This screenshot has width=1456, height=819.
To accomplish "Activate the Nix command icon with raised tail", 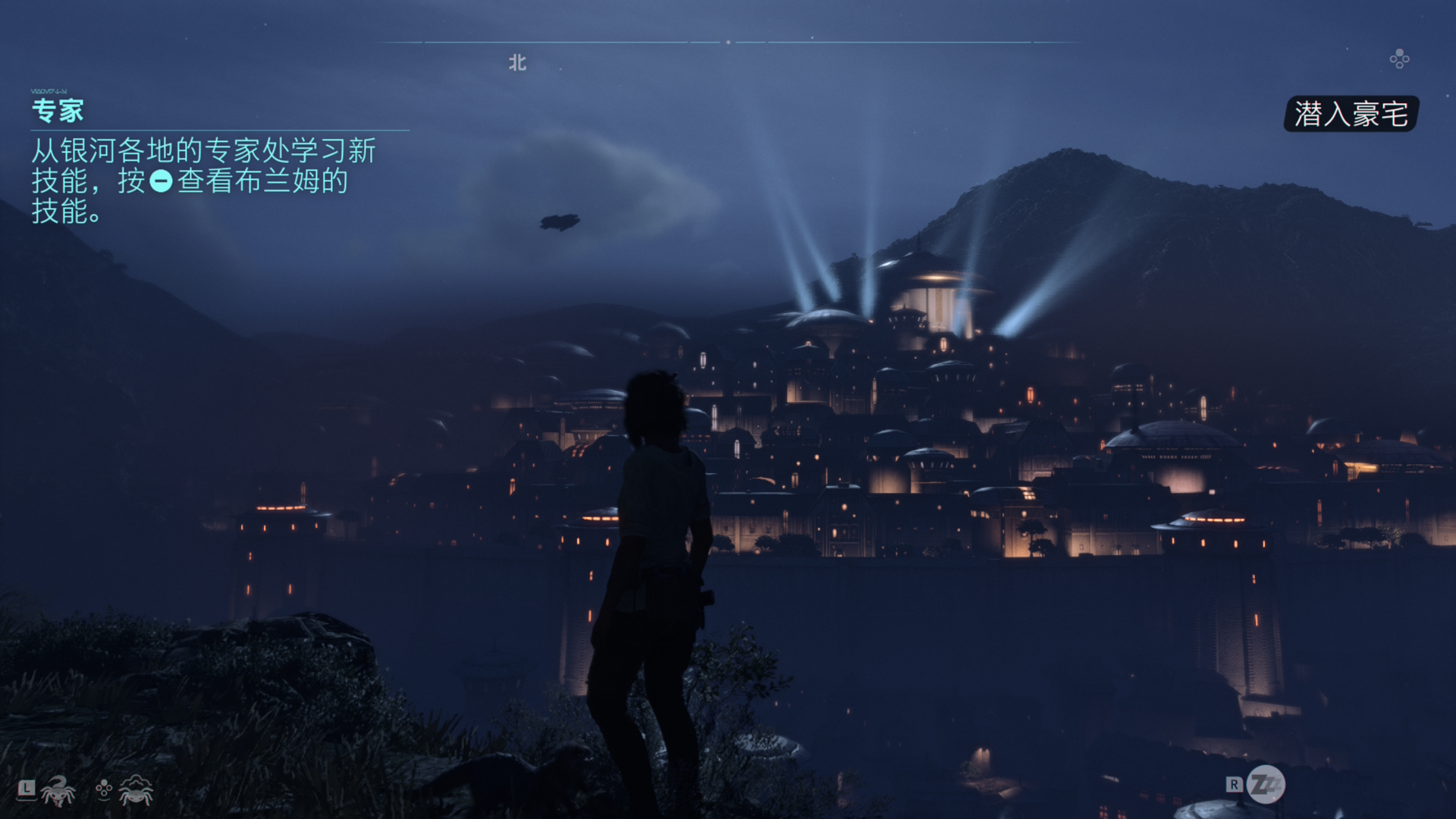I will coord(58,791).
